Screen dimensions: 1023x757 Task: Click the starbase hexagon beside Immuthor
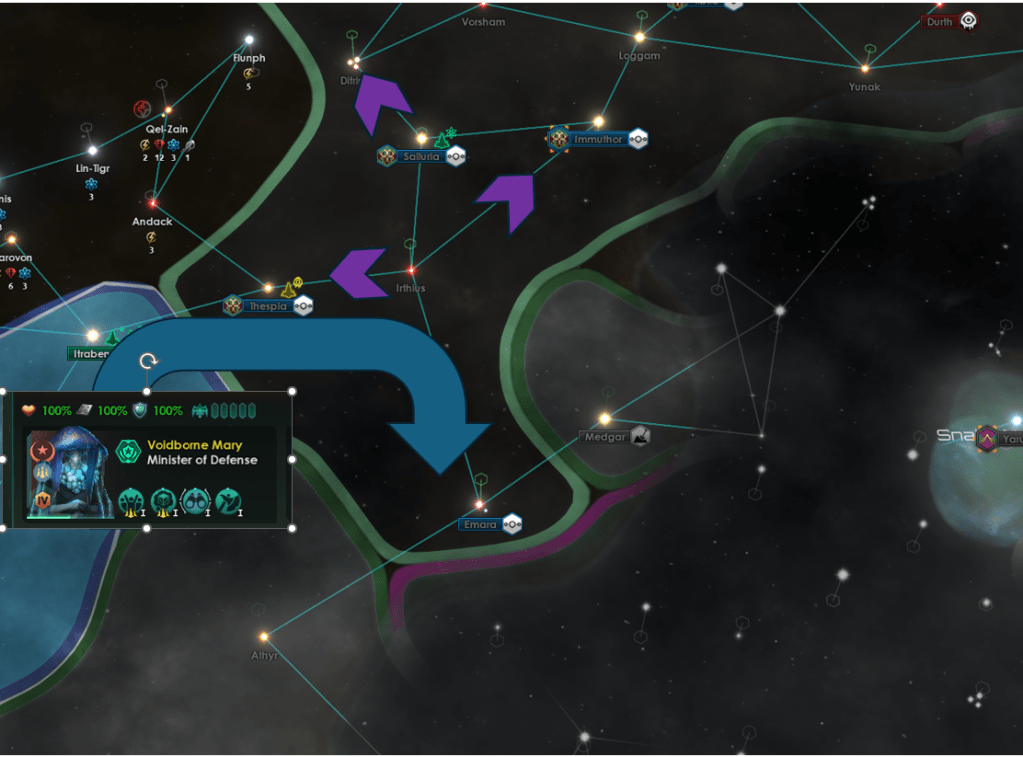(638, 139)
